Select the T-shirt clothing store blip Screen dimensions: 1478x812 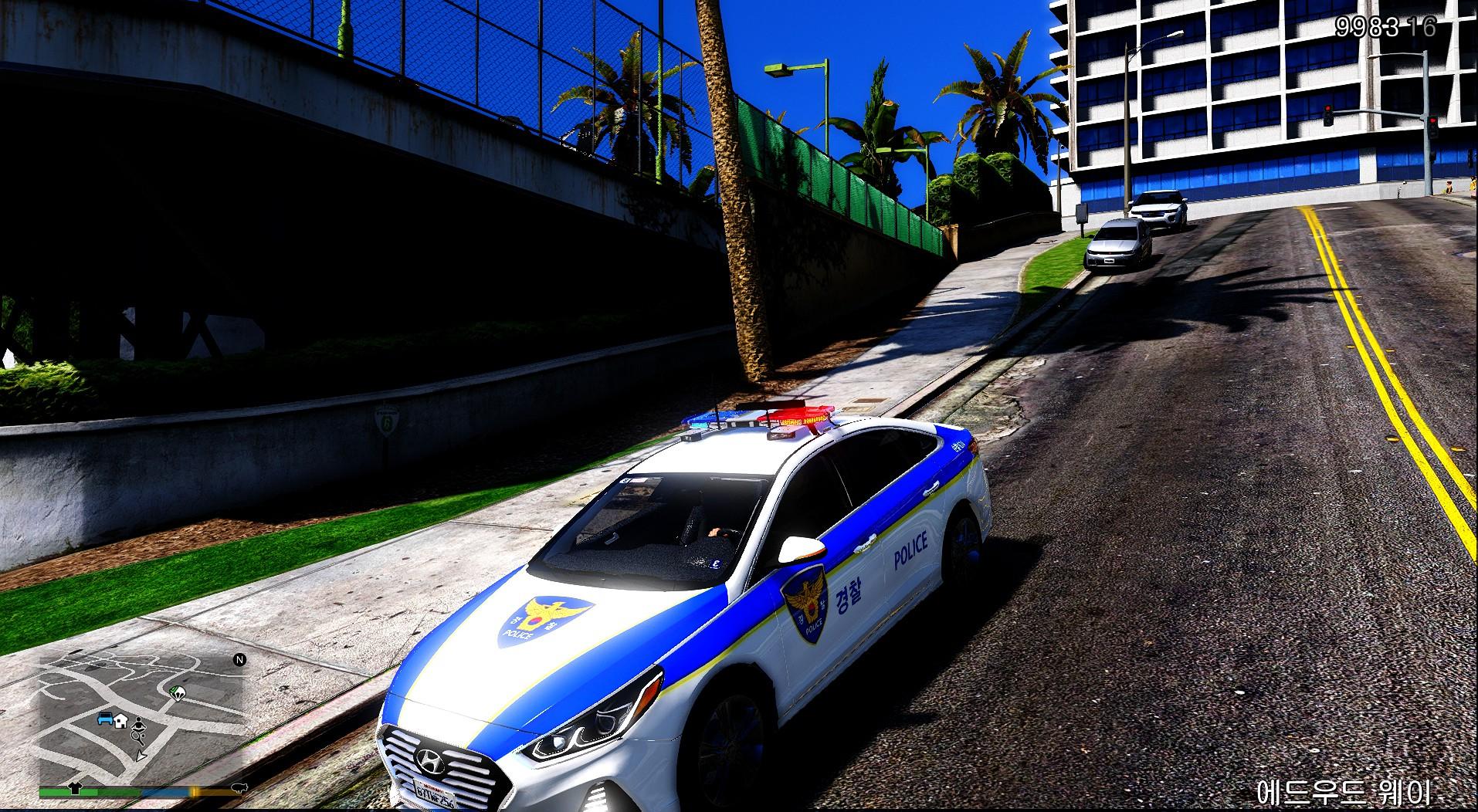pos(75,789)
